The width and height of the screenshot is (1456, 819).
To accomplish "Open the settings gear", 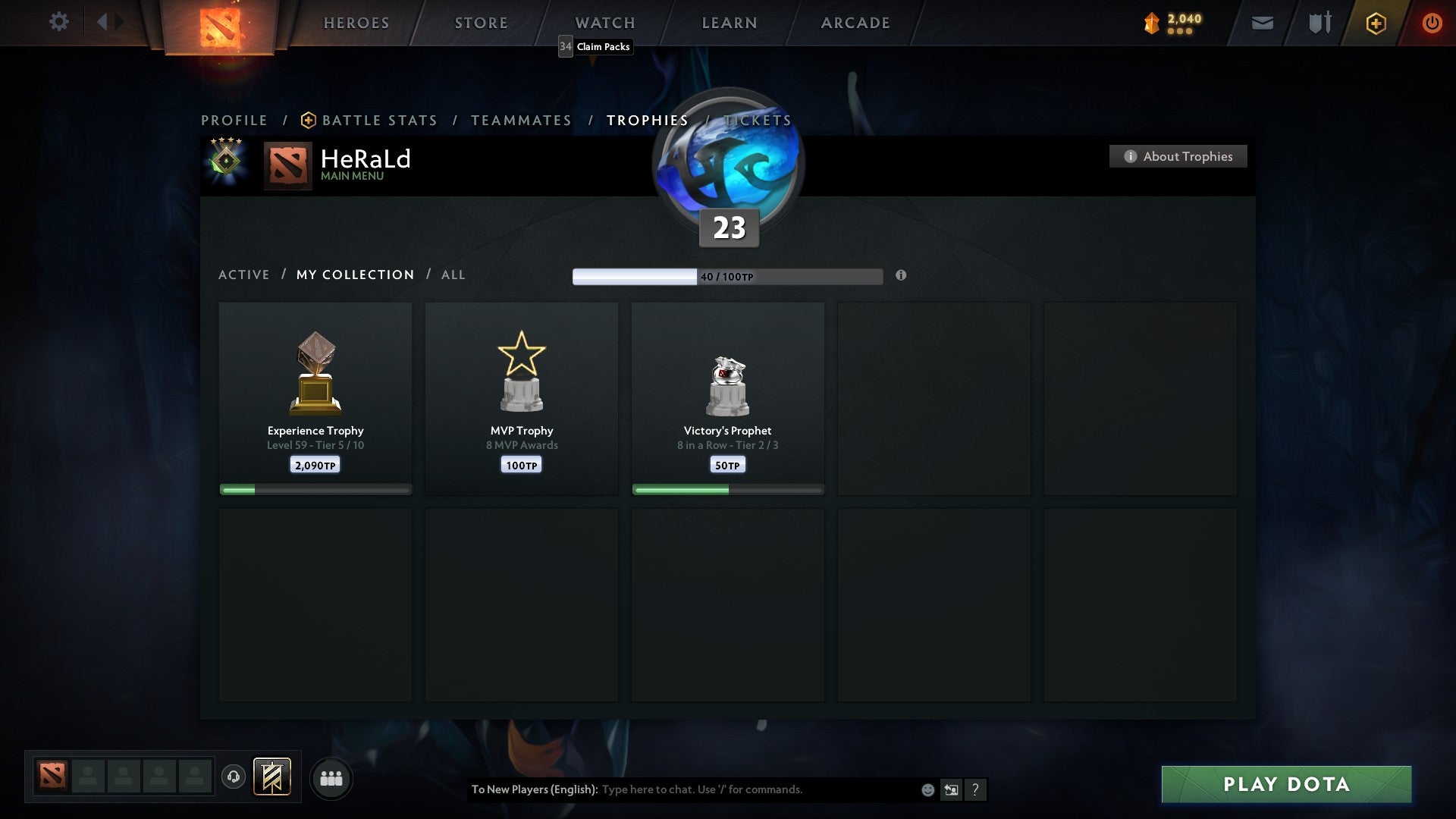I will [58, 22].
